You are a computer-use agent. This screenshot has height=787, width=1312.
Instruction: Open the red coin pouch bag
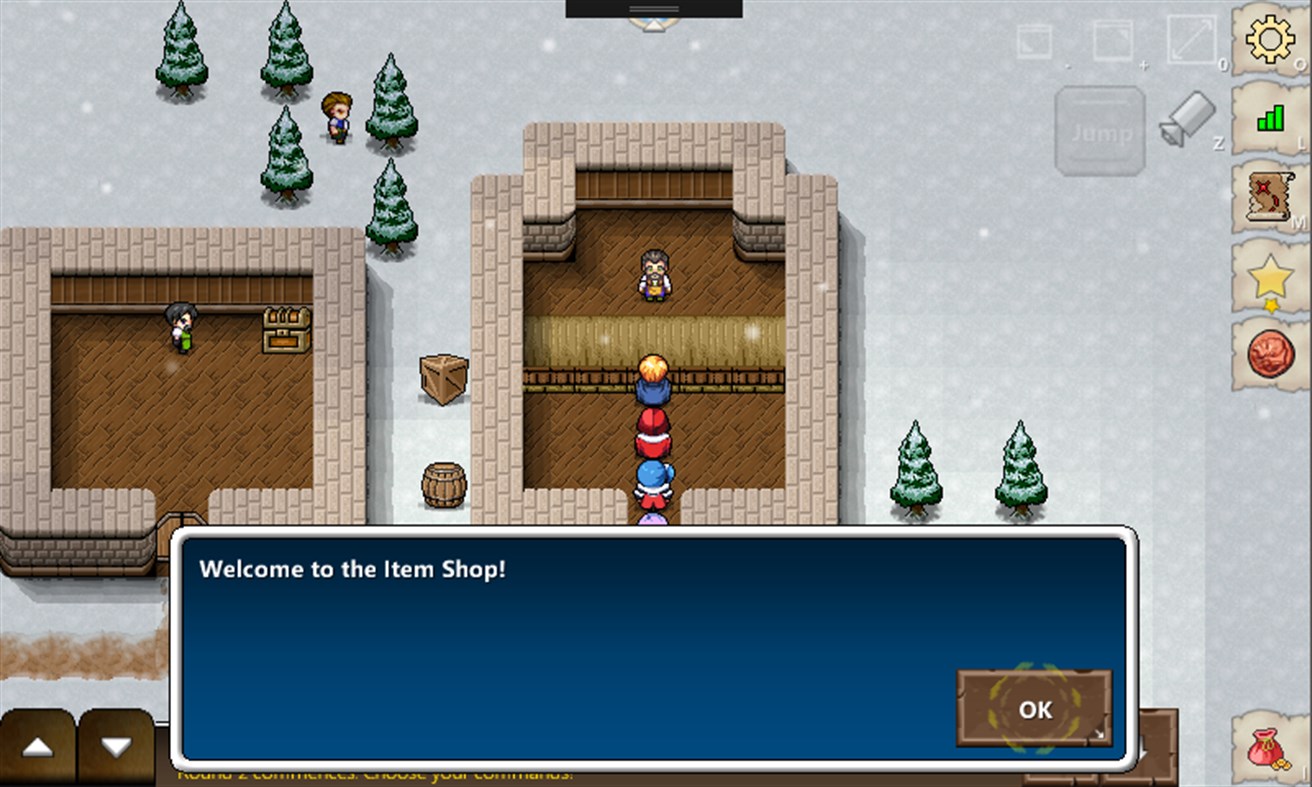(x=1268, y=747)
